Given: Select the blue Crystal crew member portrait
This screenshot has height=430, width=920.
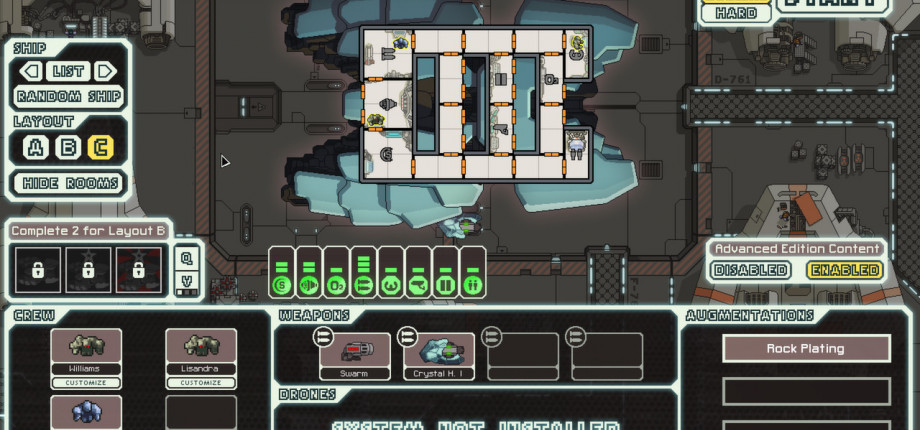Looking at the screenshot, I should tap(86, 412).
